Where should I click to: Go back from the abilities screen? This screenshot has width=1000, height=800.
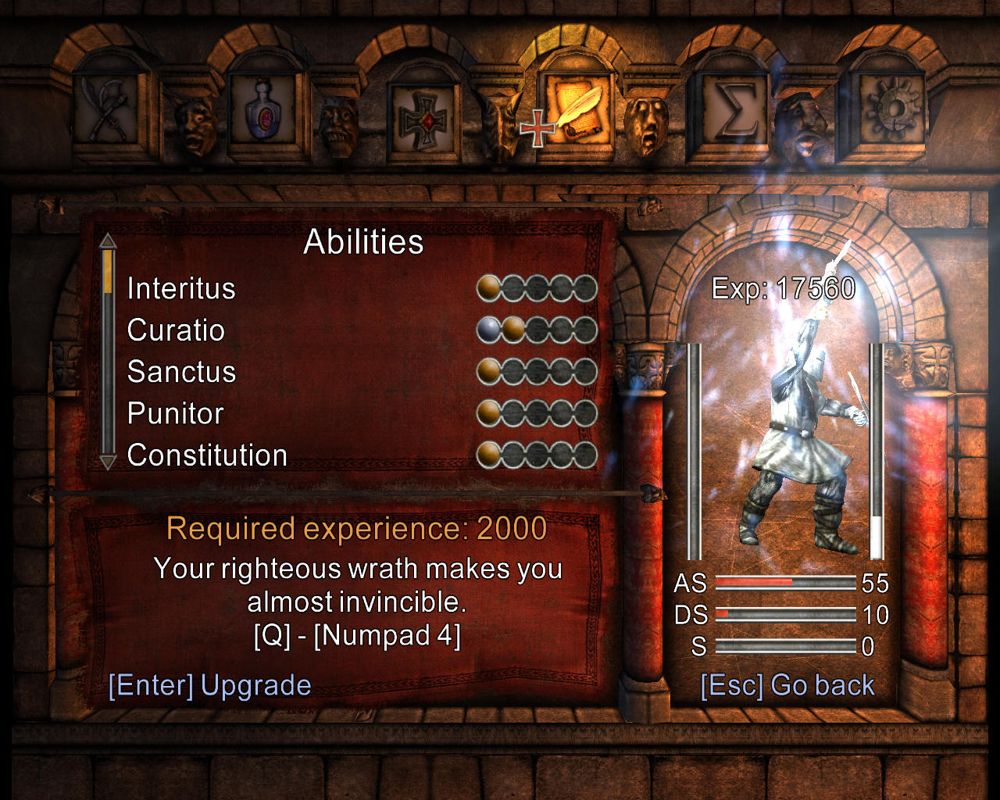point(787,685)
